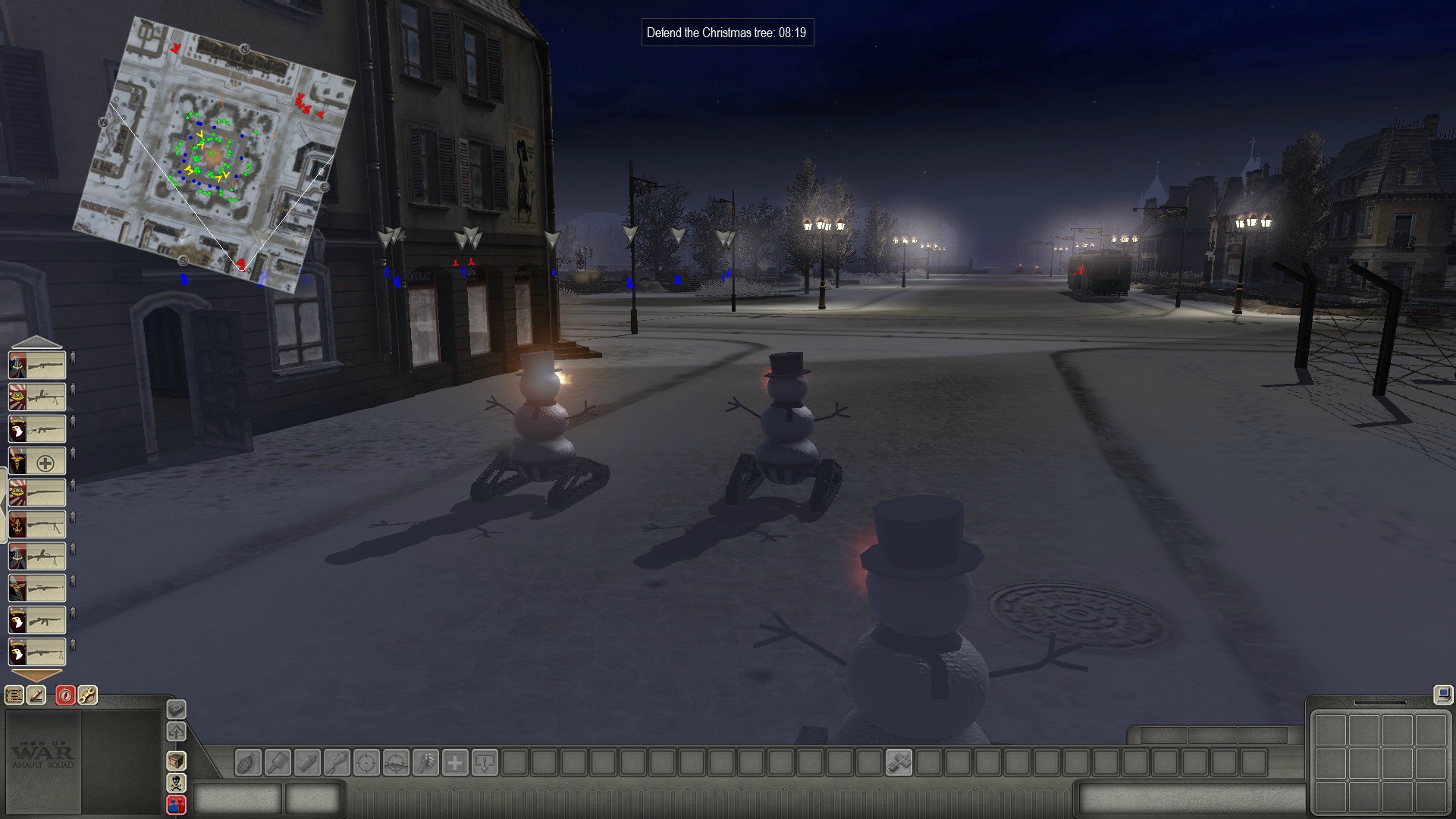Viewport: 1456px width, 819px height.
Task: Toggle the red compass button
Action: [x=65, y=695]
